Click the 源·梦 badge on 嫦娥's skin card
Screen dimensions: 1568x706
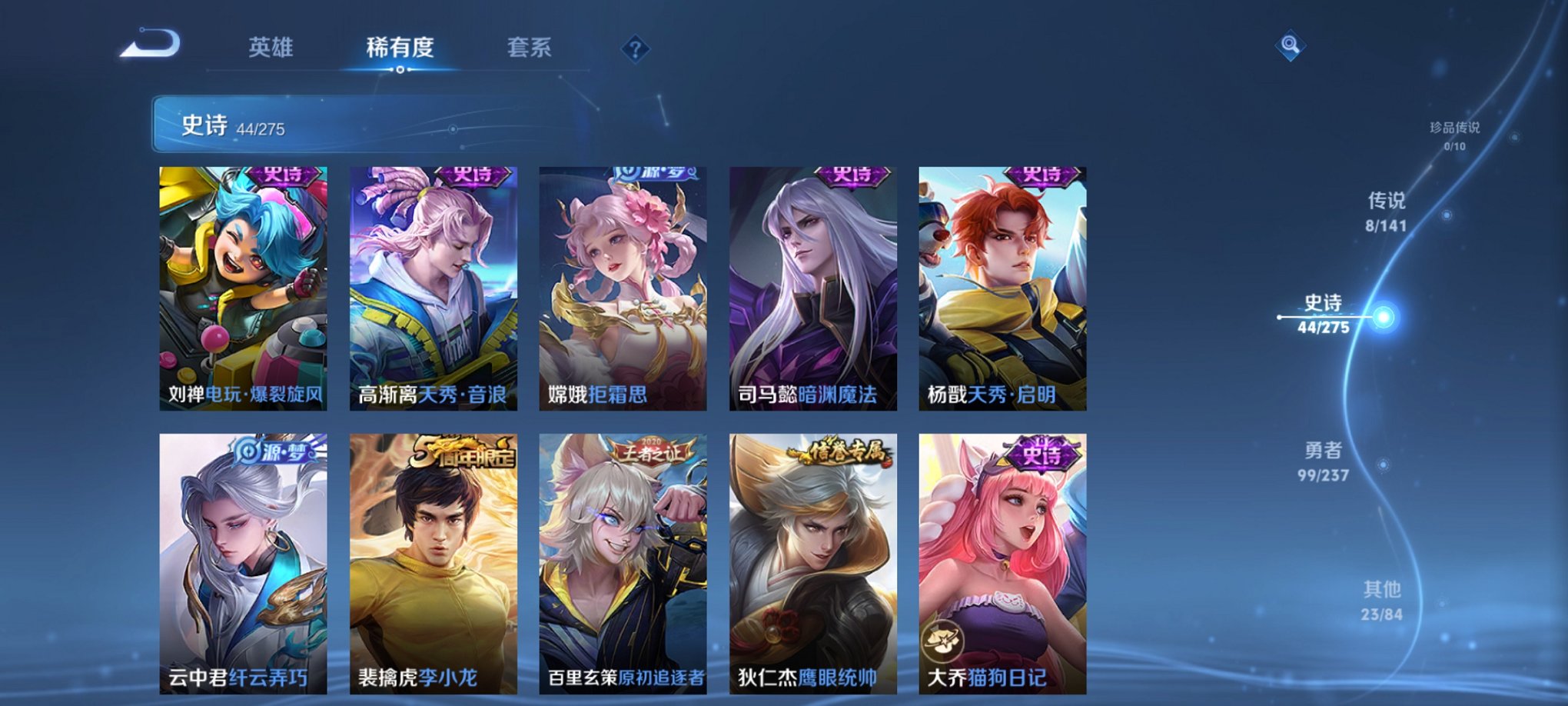tap(654, 173)
